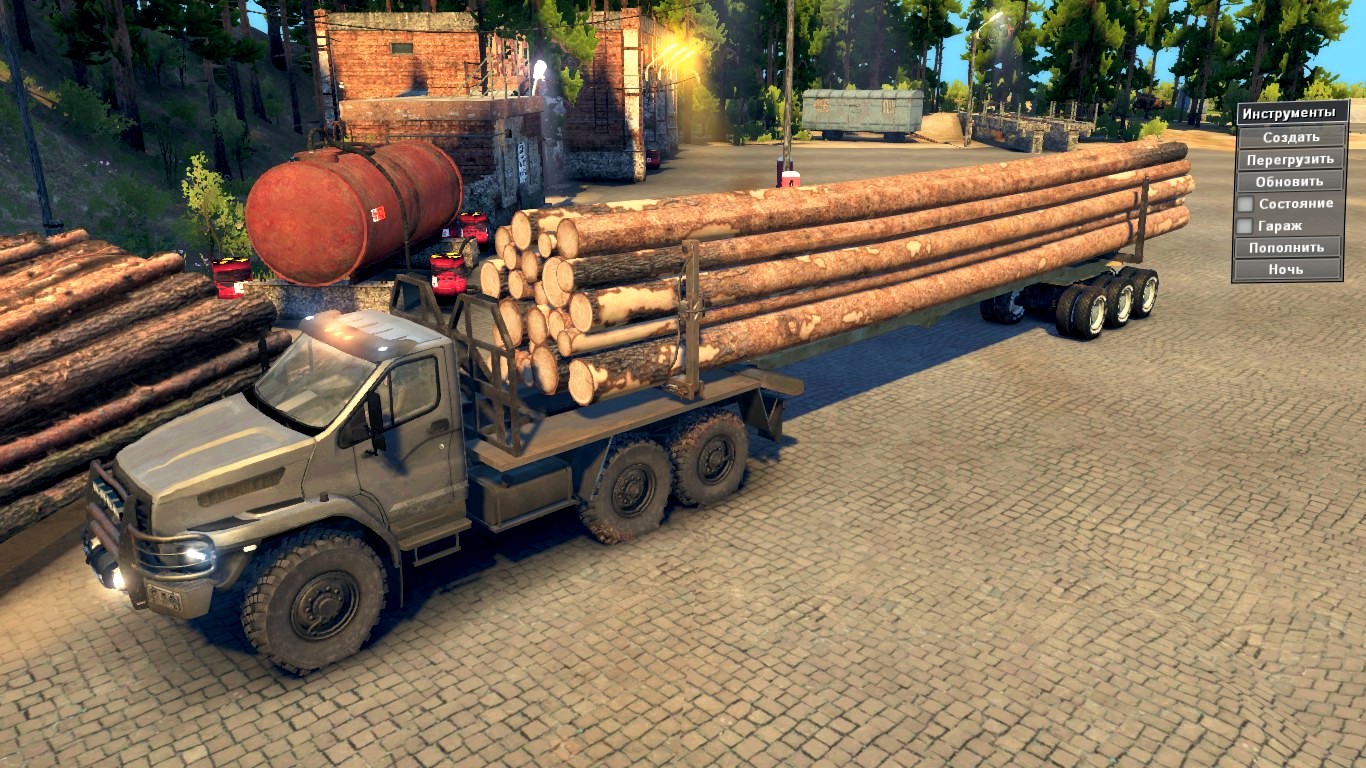Toggle the Состояние checkbox
This screenshot has height=768, width=1366.
pos(1246,204)
